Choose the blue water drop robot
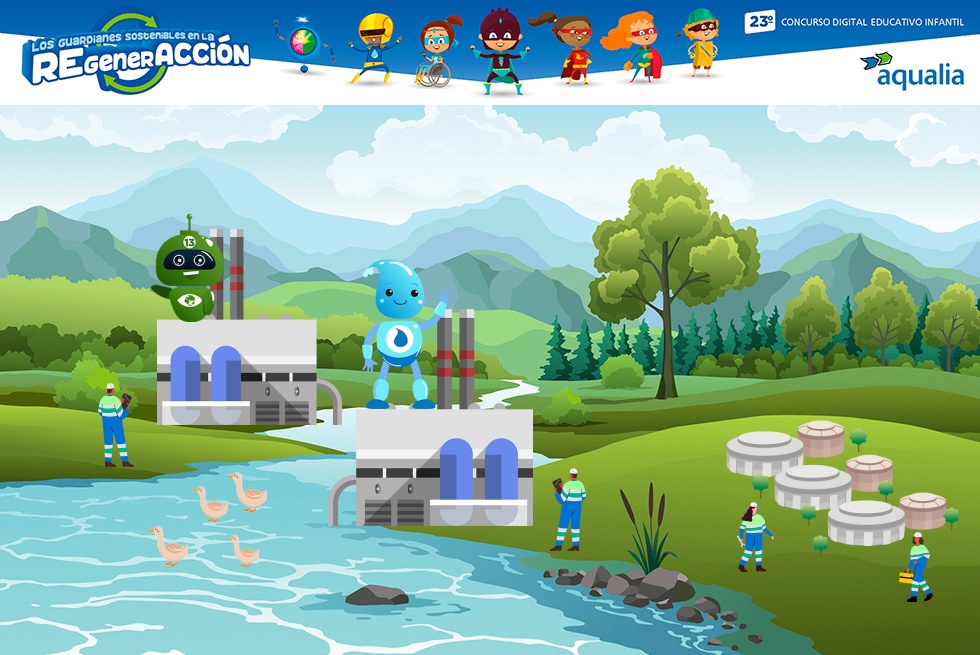This screenshot has width=980, height=655. click(402, 331)
